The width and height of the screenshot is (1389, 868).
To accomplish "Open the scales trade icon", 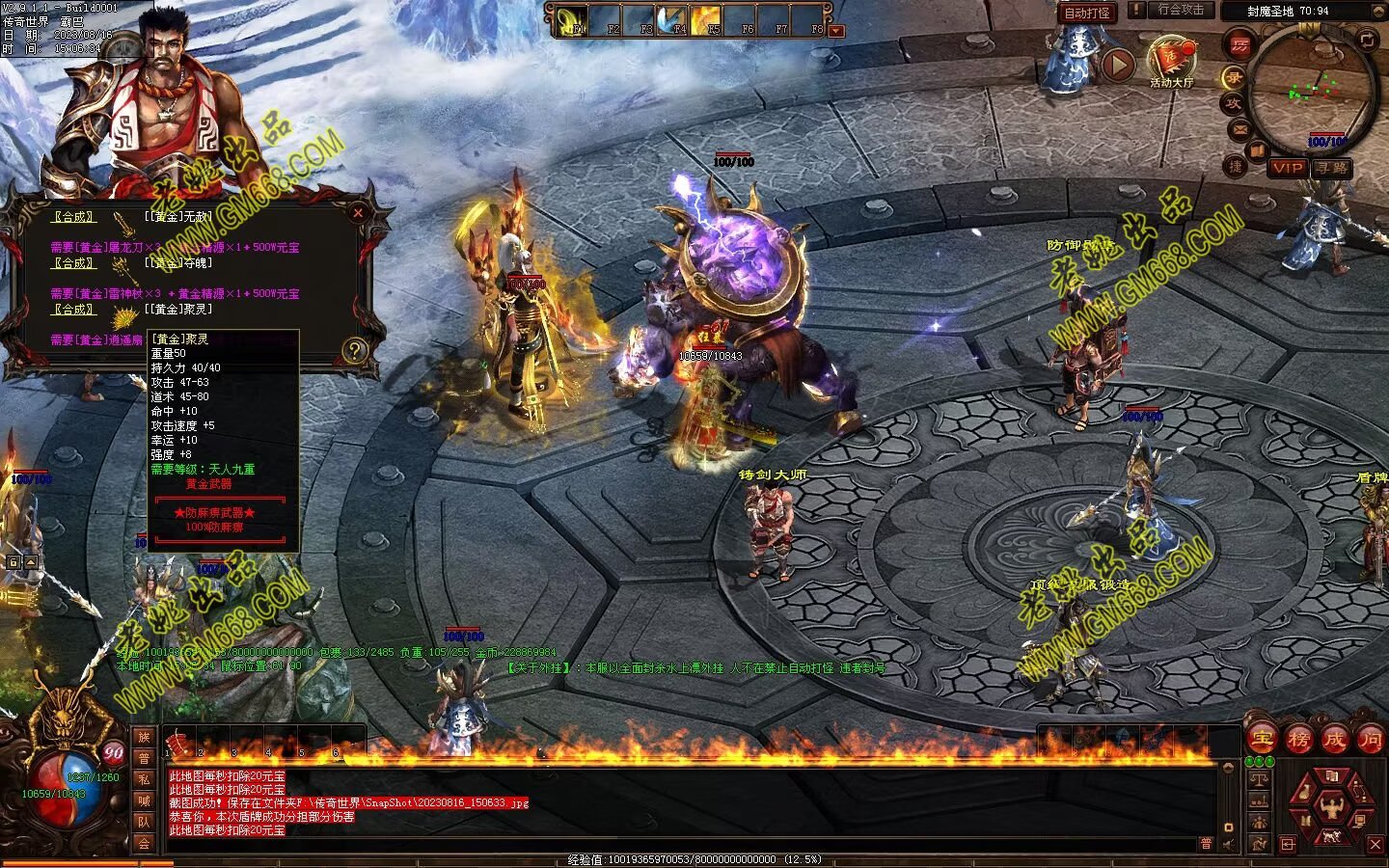I will click(x=1258, y=777).
